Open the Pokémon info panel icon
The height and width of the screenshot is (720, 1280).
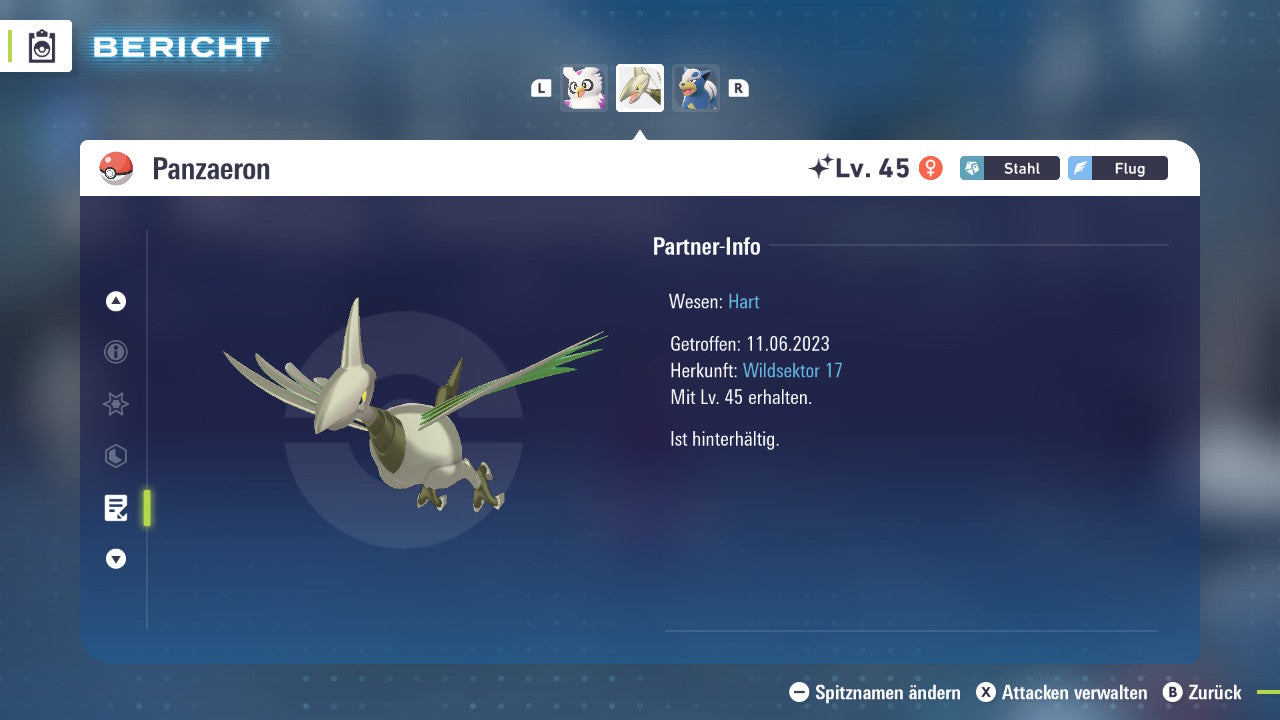click(x=115, y=352)
